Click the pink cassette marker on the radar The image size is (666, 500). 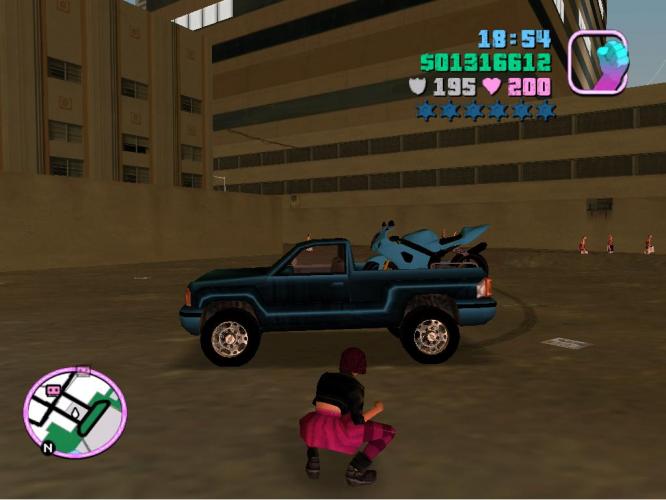53,389
